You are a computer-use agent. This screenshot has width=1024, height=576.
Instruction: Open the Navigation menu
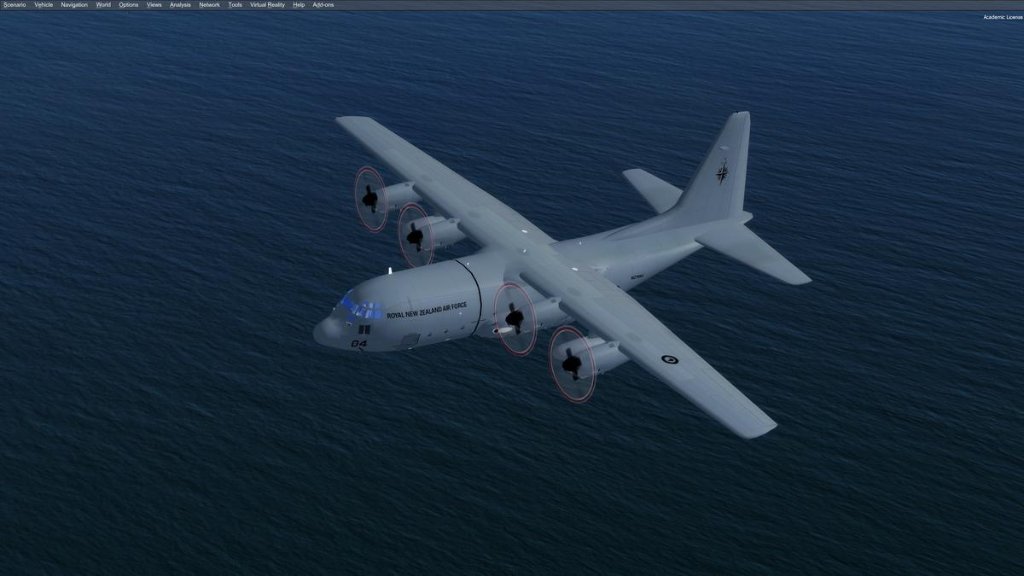pyautogui.click(x=74, y=5)
